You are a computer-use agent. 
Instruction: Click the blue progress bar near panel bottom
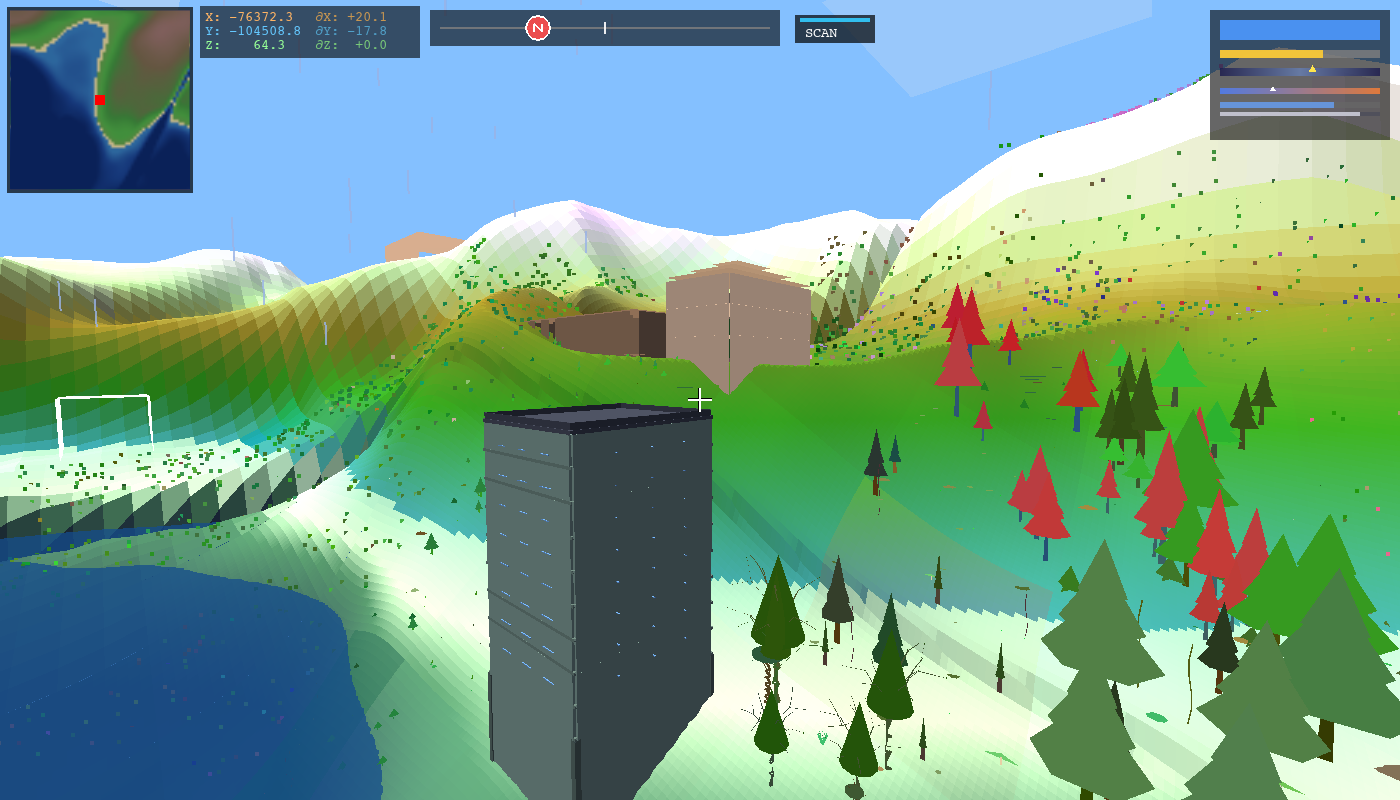pyautogui.click(x=1277, y=105)
